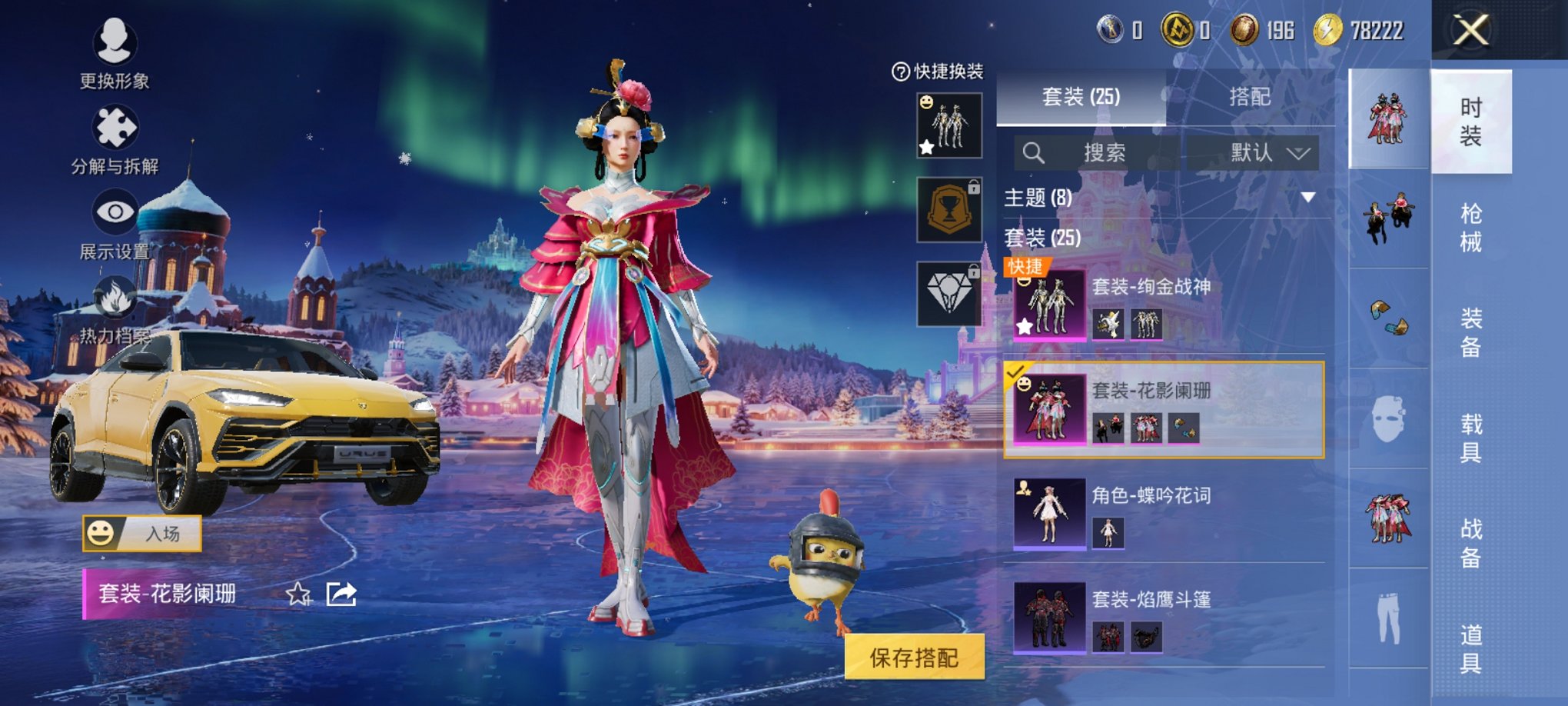This screenshot has height=706, width=1568.
Task: Close the wardrobe with the X button
Action: click(x=1470, y=31)
